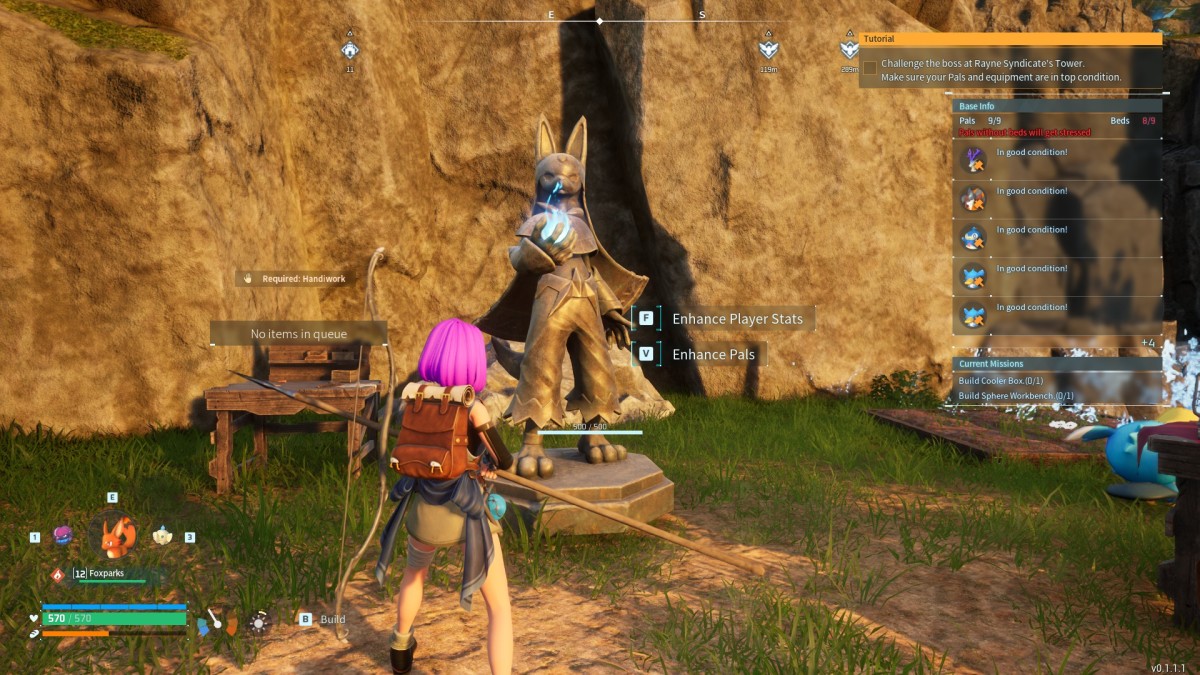Click the No items in queue label

(x=299, y=334)
